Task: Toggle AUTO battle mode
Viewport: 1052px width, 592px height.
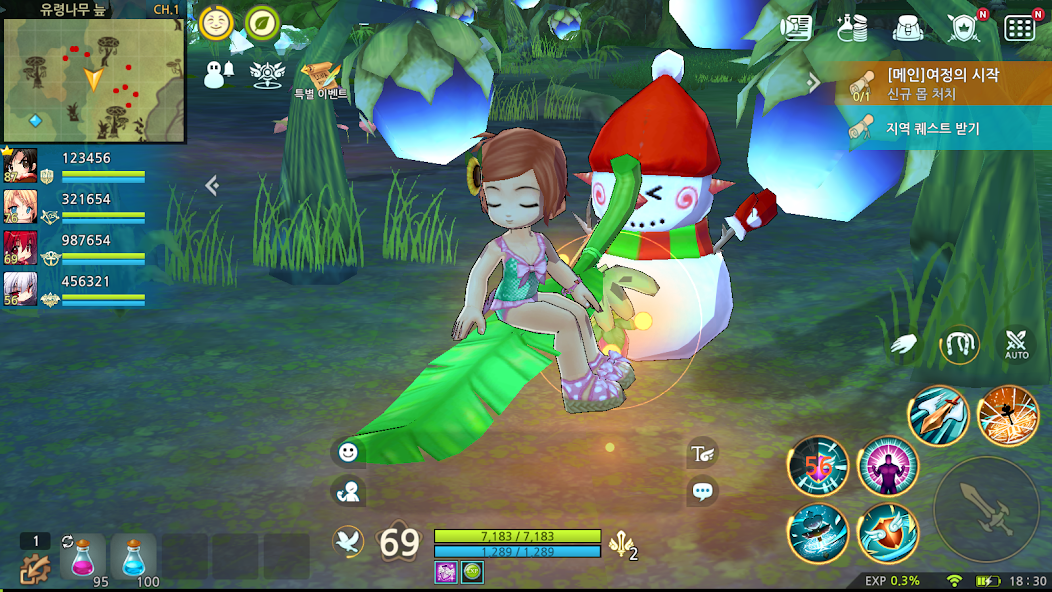Action: (1016, 345)
